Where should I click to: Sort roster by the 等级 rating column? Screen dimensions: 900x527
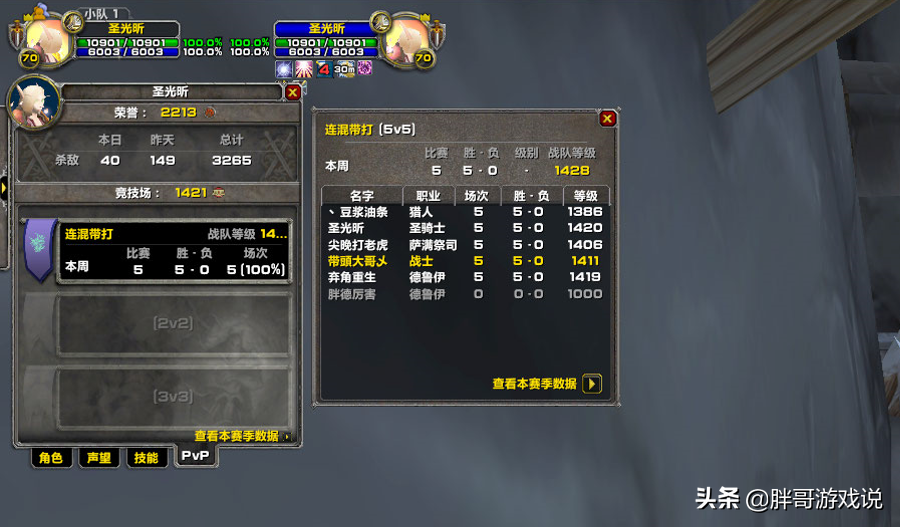click(585, 196)
